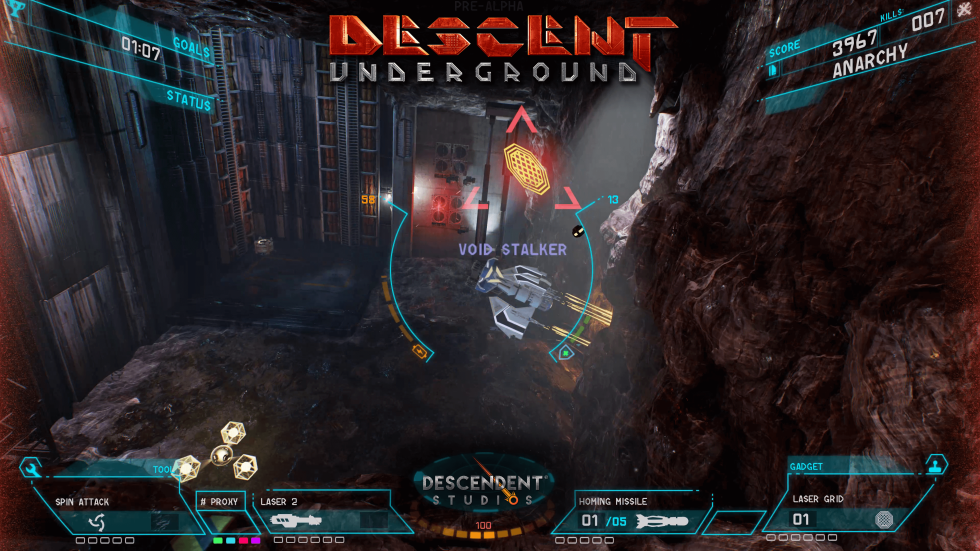The width and height of the screenshot is (980, 551).
Task: Click the Proxy indicator box
Action: click(x=220, y=501)
